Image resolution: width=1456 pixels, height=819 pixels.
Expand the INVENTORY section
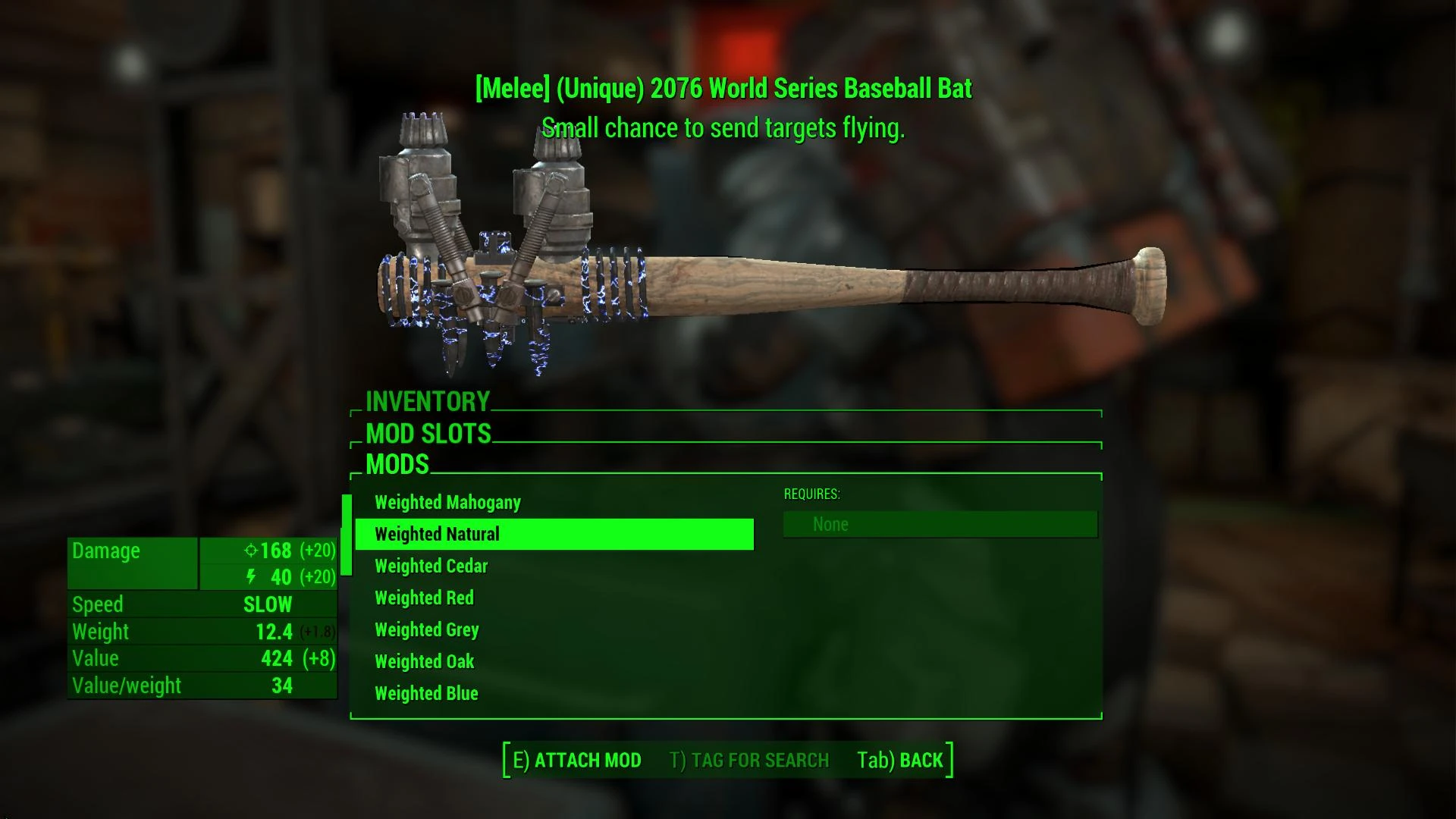tap(428, 401)
